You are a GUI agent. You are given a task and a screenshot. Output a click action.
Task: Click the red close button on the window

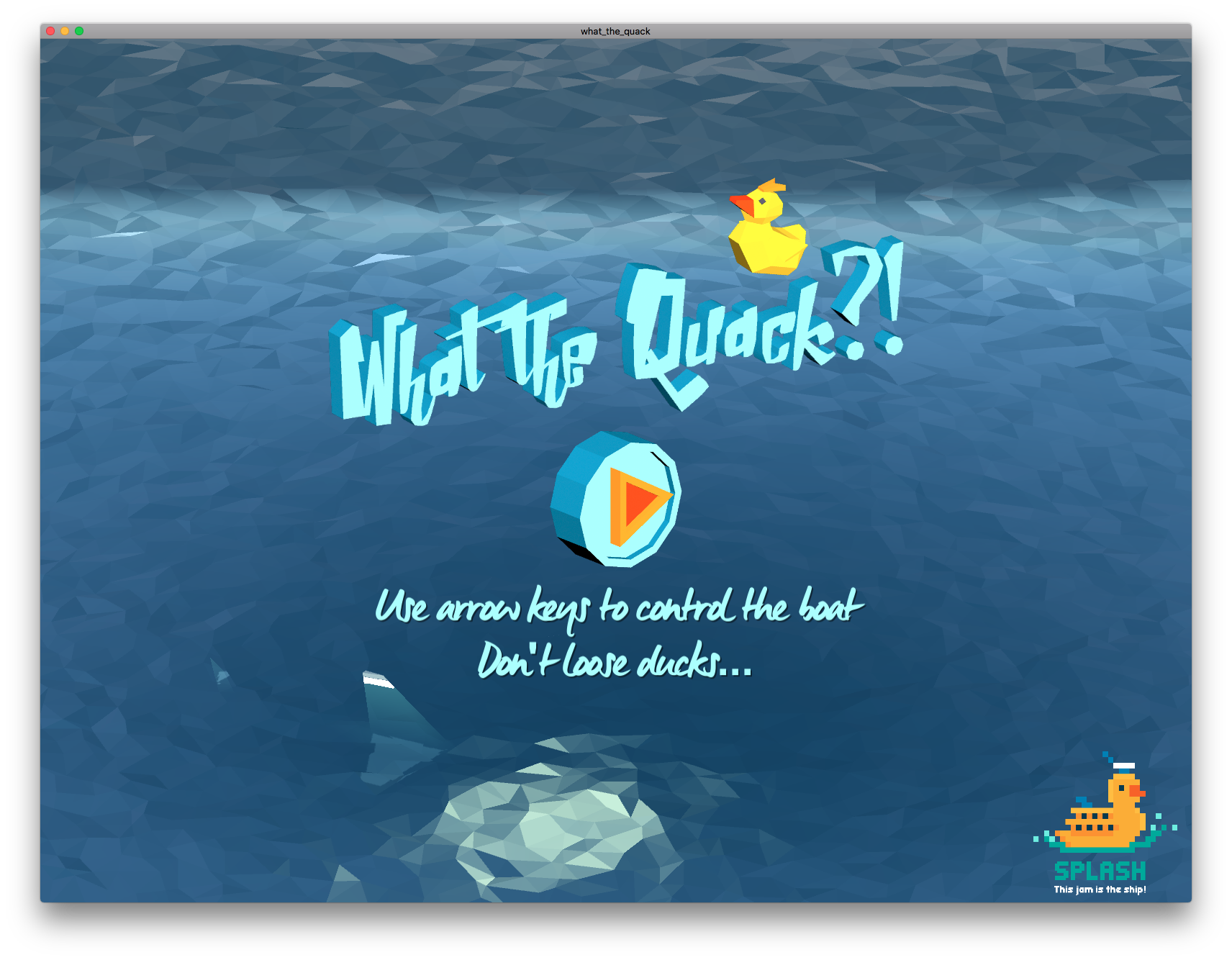point(49,31)
